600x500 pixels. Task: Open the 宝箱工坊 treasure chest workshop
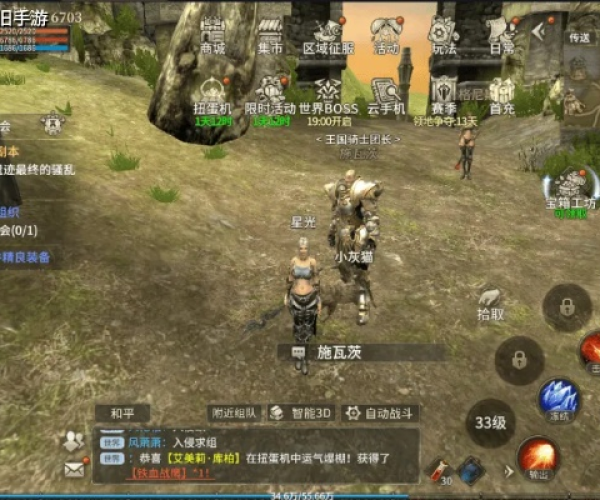point(570,187)
